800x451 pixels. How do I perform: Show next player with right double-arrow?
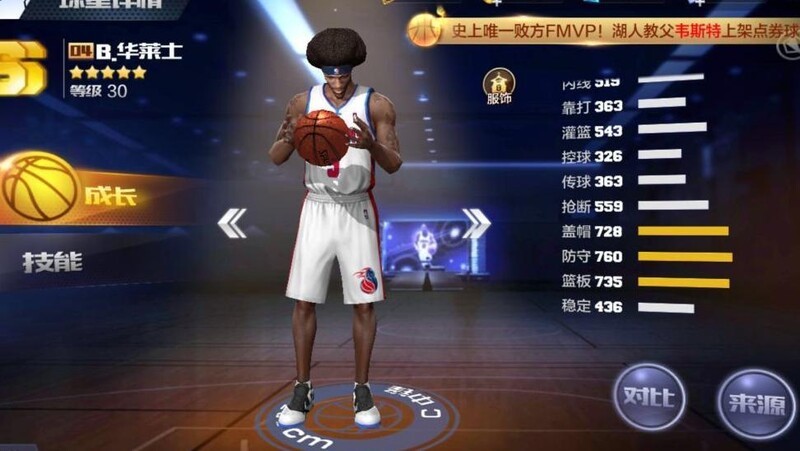475,223
